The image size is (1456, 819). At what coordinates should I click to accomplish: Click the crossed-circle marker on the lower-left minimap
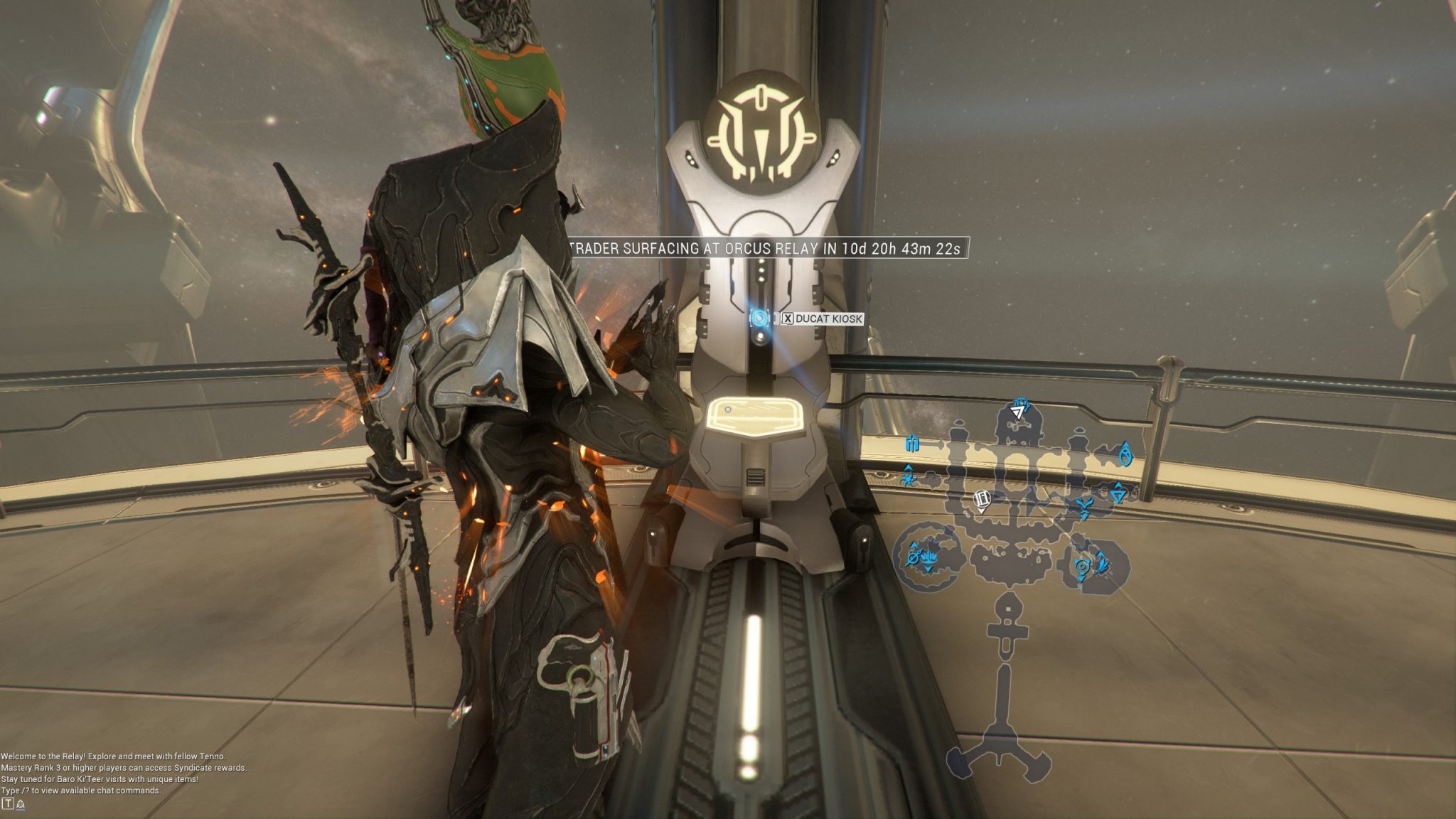tap(914, 557)
